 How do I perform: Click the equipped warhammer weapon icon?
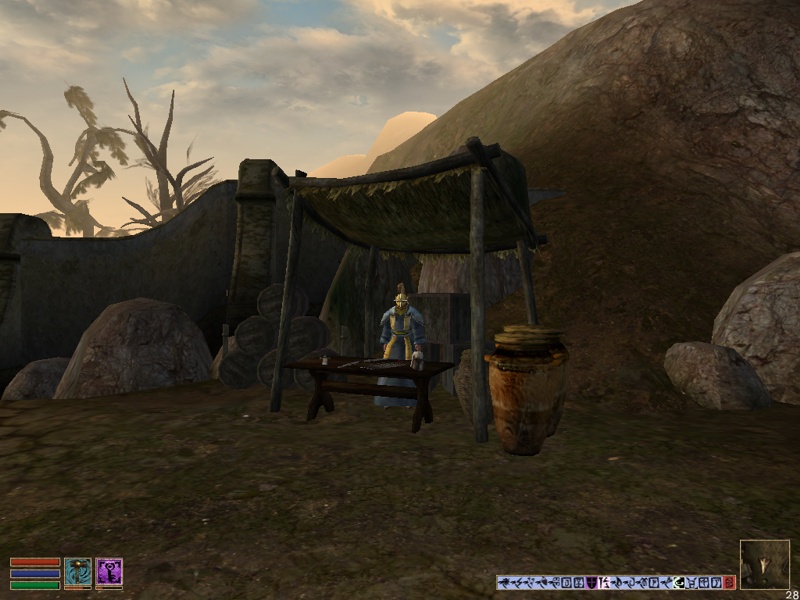click(78, 571)
